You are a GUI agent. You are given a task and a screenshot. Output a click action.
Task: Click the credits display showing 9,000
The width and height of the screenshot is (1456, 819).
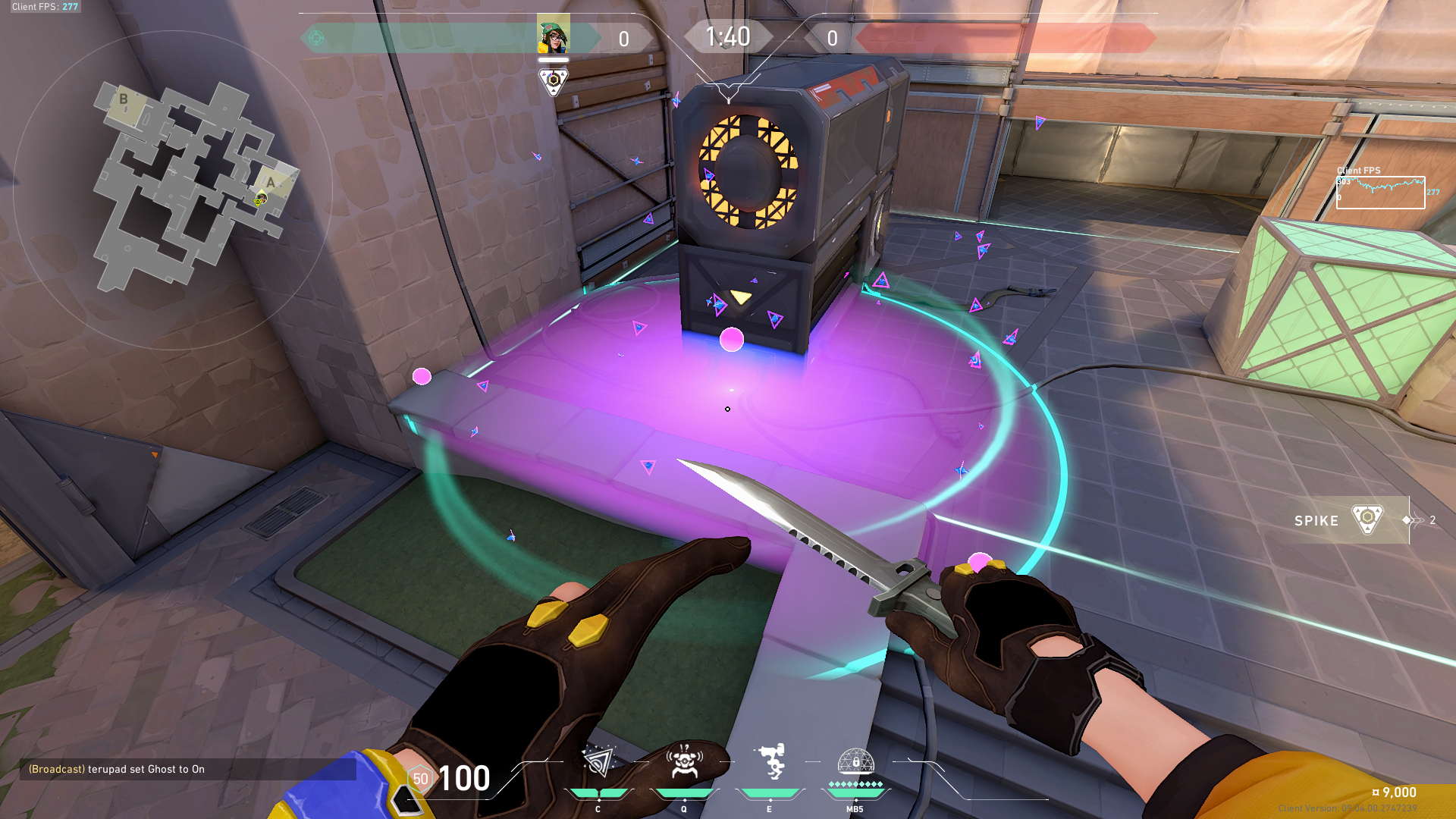[1395, 792]
